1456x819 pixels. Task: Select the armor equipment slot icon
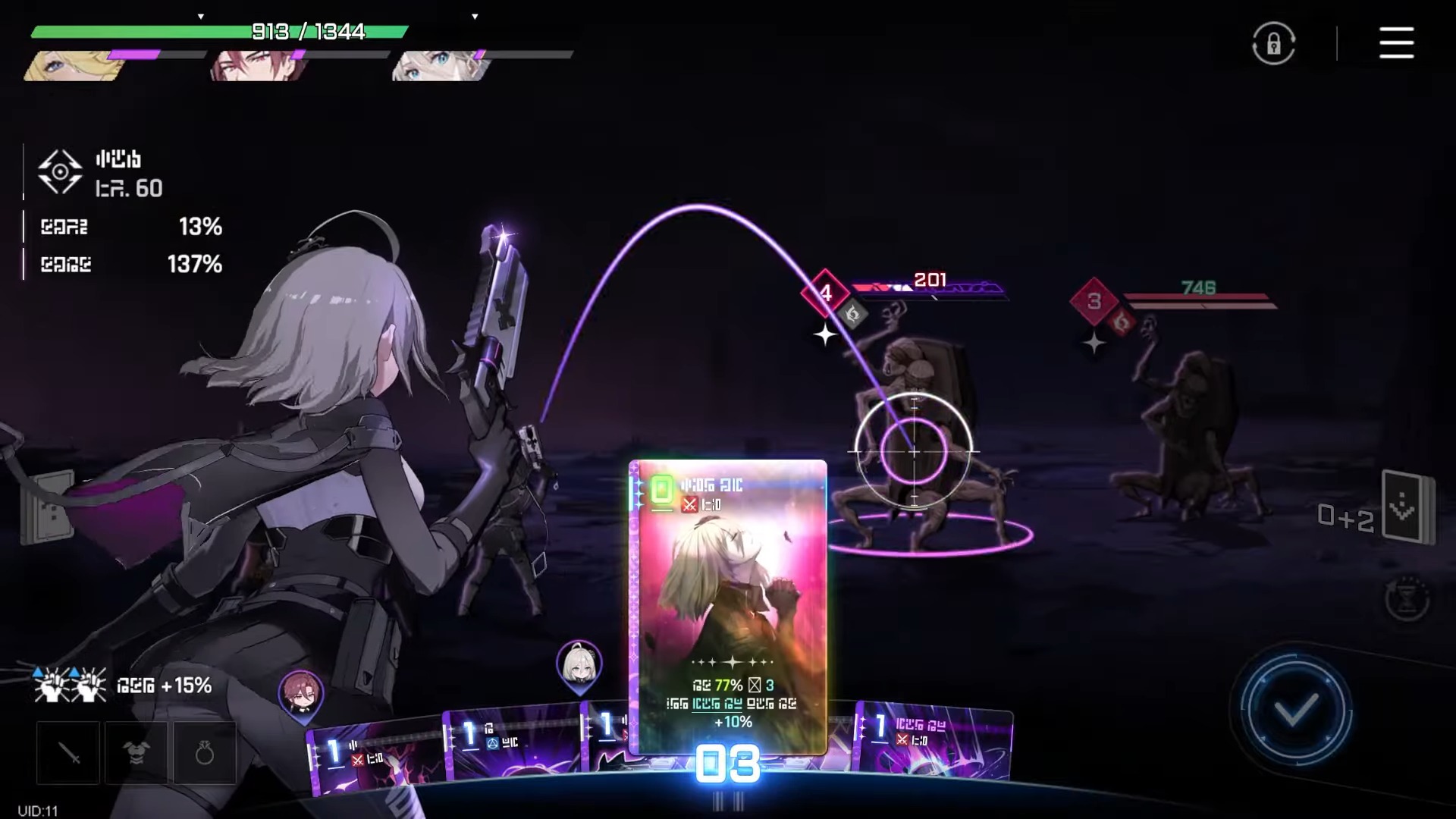(x=136, y=752)
